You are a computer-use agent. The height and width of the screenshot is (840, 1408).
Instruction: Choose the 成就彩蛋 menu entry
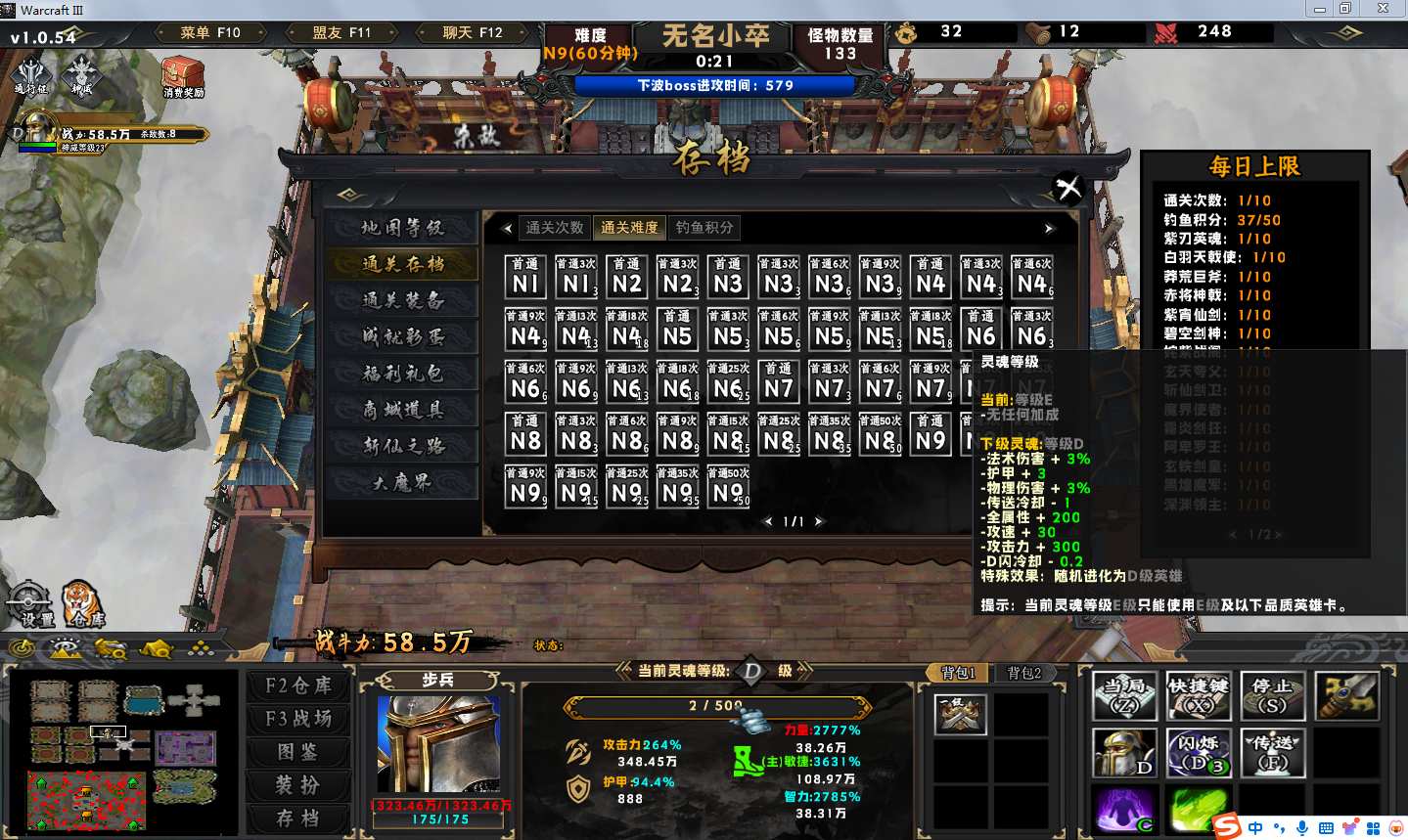(402, 336)
